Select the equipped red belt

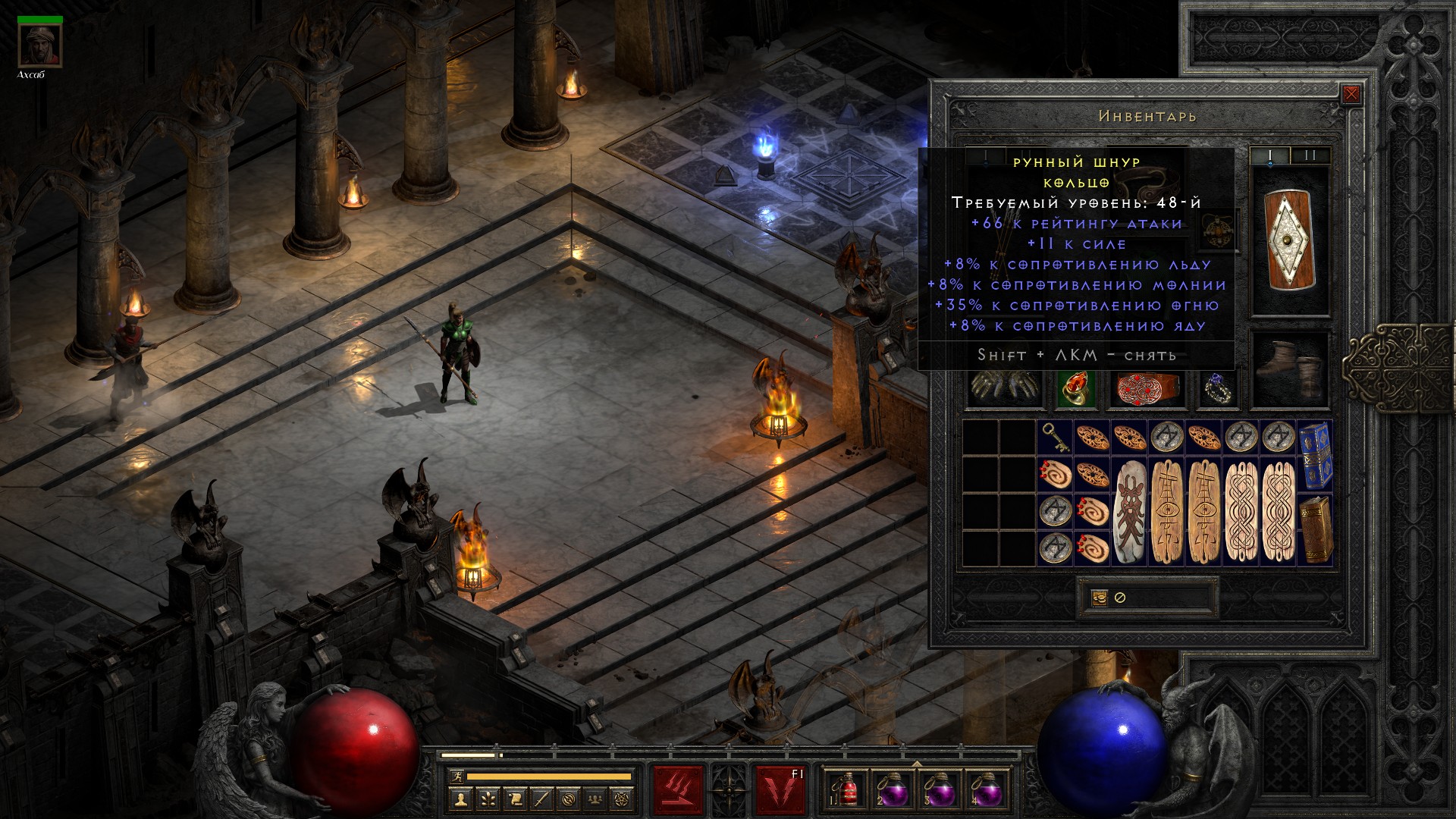1147,388
